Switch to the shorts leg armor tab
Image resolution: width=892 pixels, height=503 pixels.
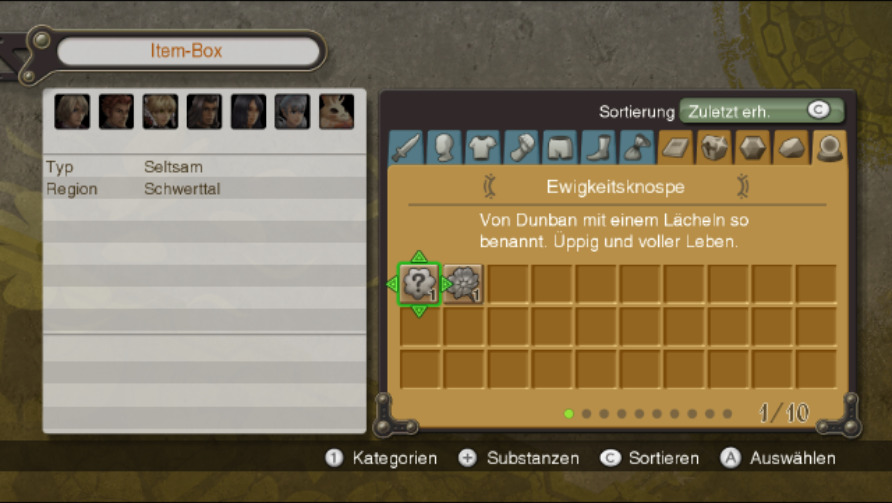point(558,147)
